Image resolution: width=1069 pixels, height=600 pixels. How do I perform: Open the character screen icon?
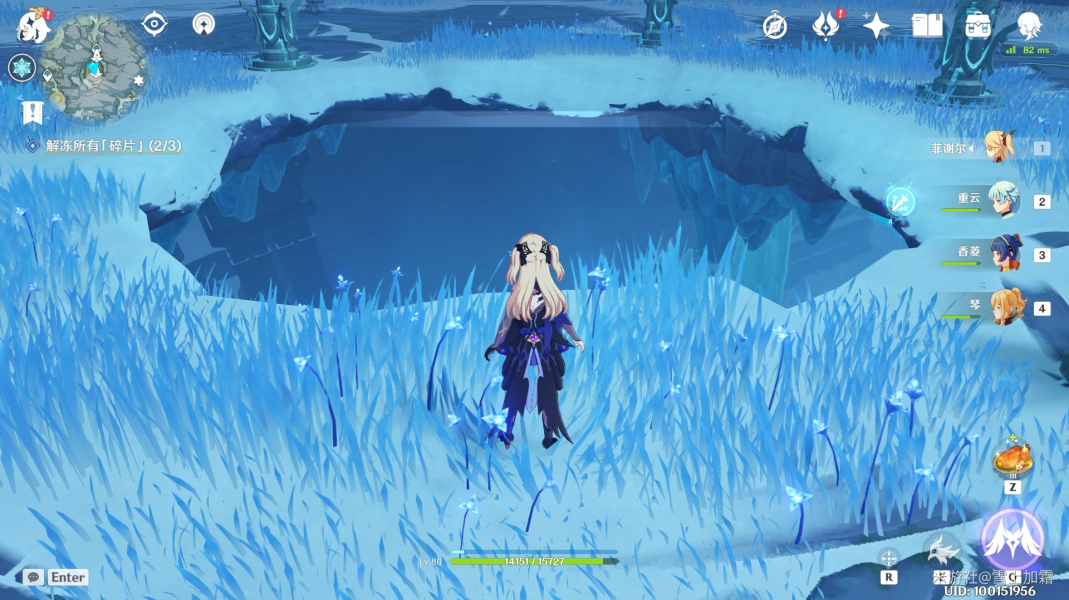(1029, 27)
